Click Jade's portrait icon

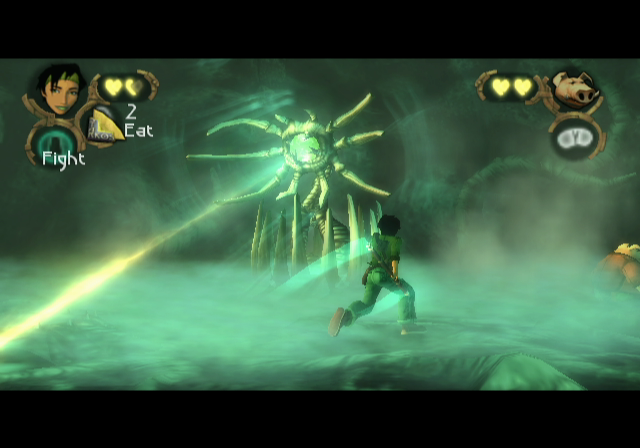[58, 89]
